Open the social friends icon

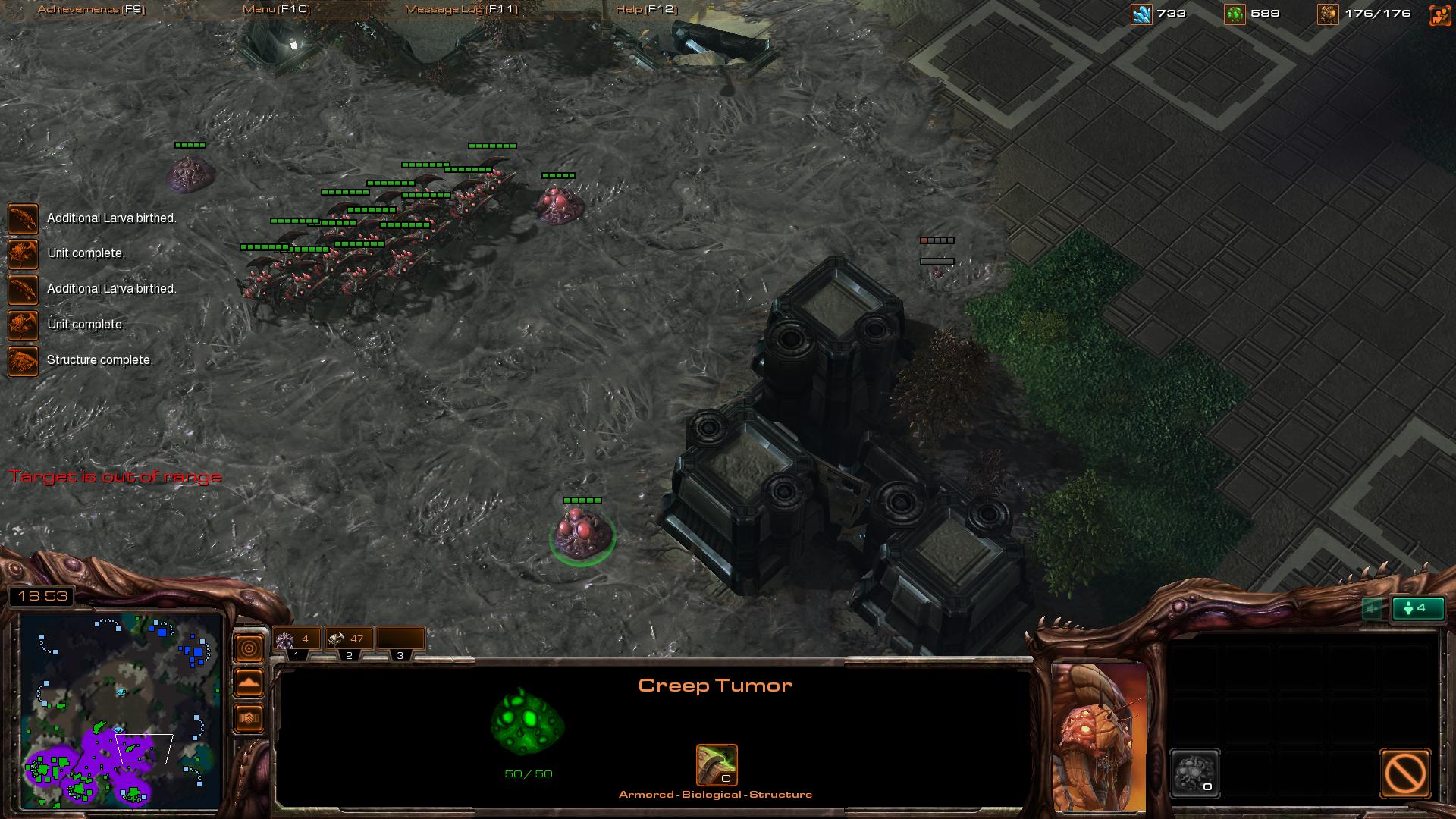pos(1439,14)
